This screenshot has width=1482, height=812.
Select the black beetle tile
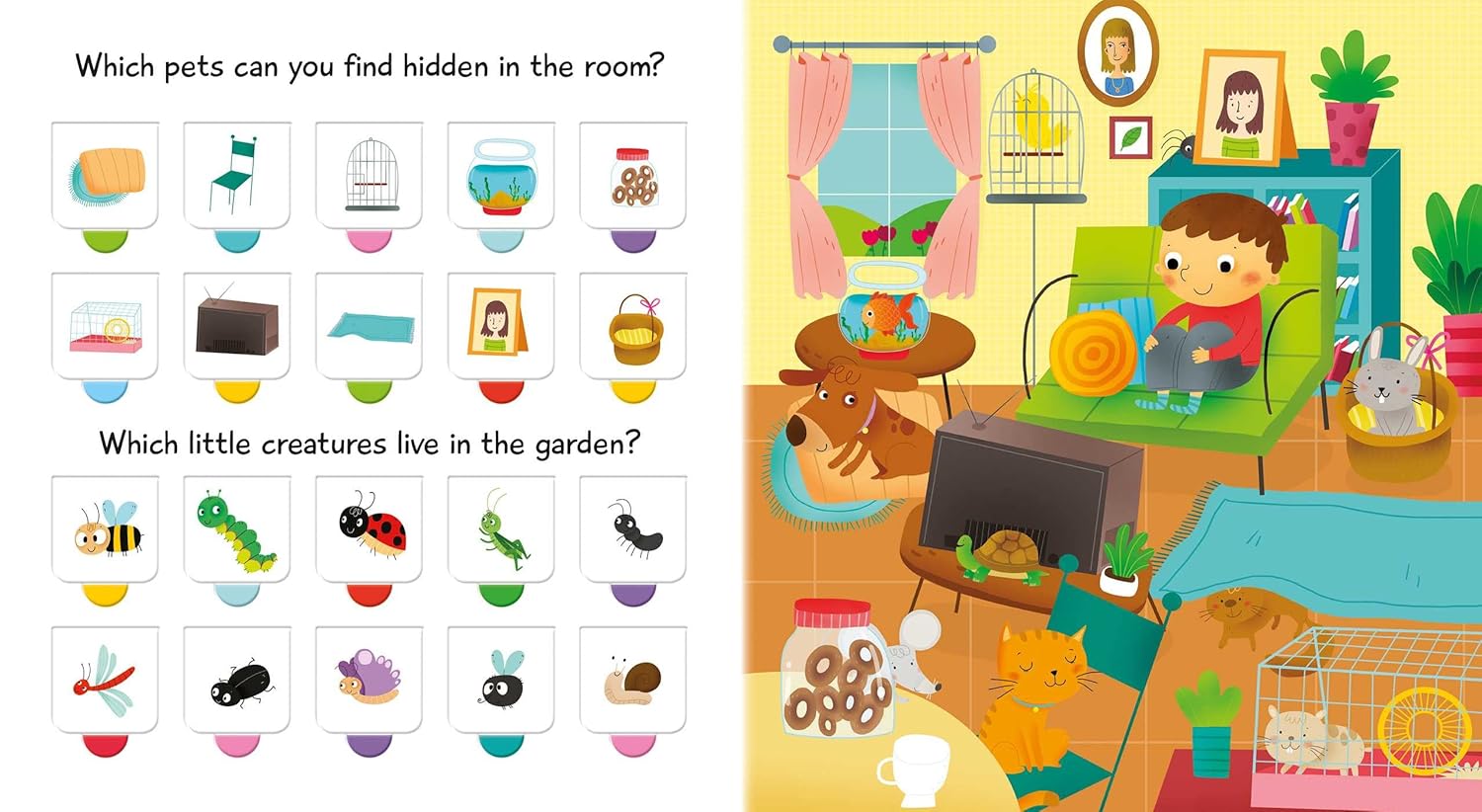tap(237, 680)
